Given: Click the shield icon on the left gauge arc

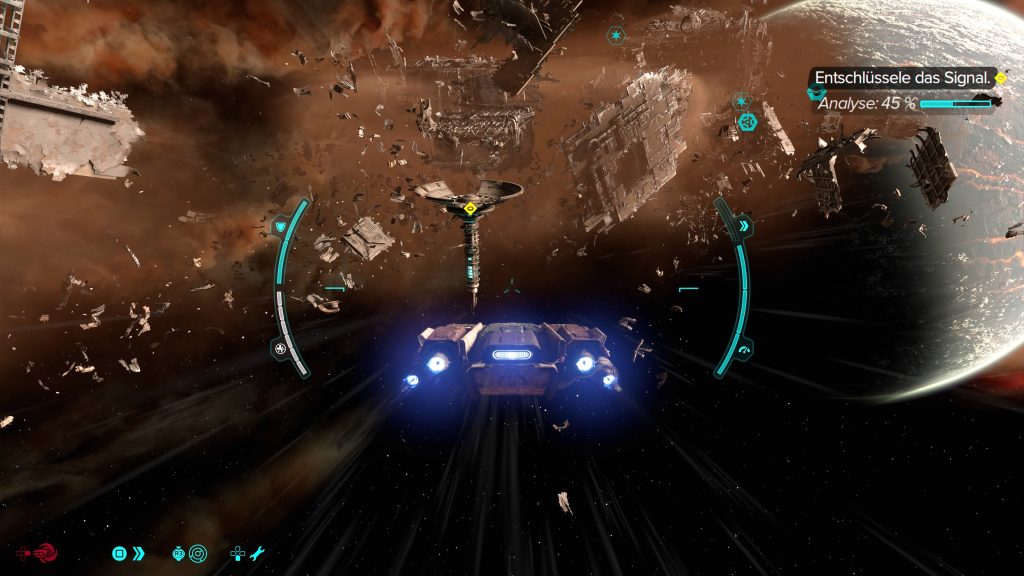Looking at the screenshot, I should [x=281, y=227].
